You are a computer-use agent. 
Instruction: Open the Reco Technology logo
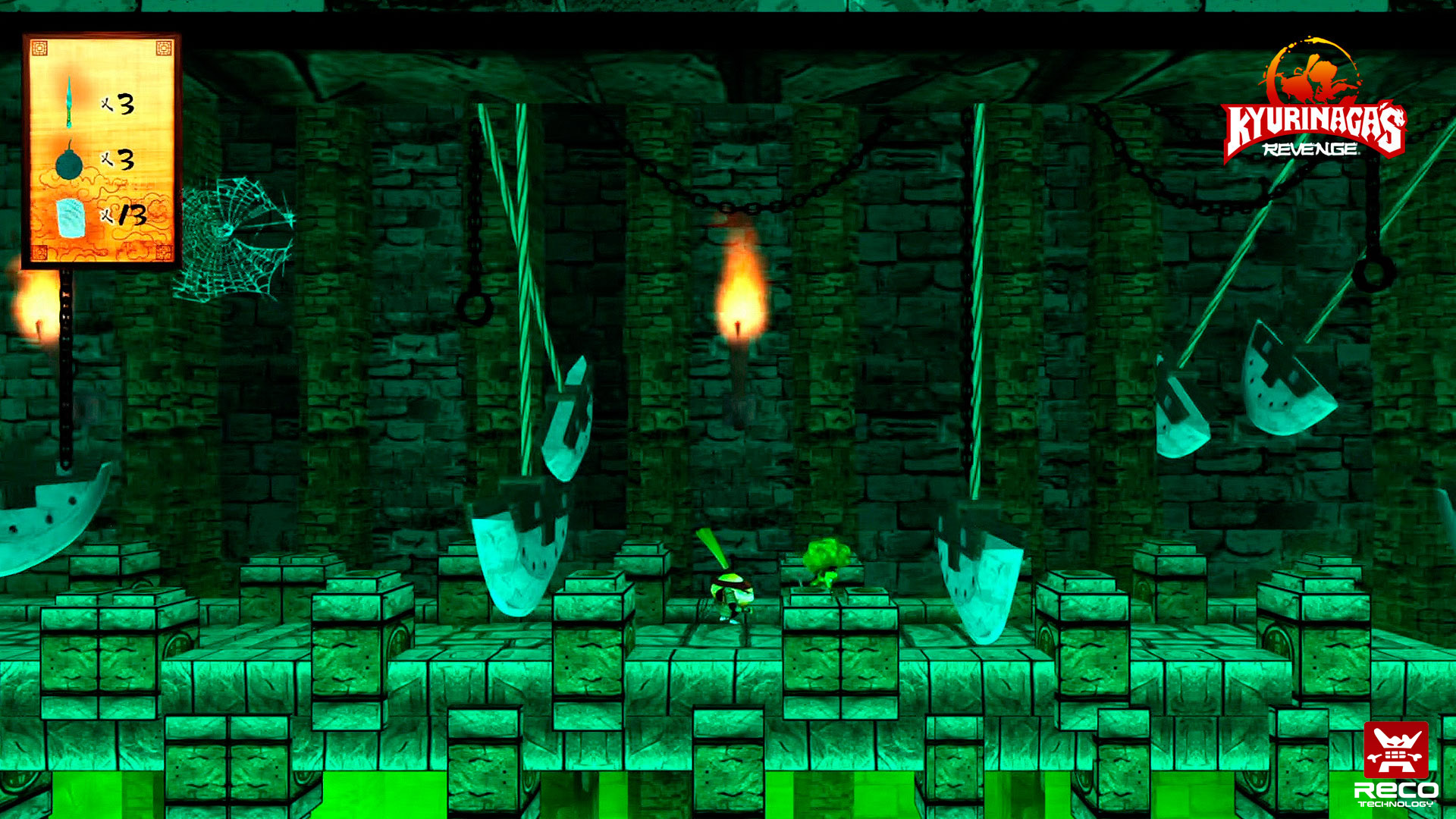coord(1395,764)
